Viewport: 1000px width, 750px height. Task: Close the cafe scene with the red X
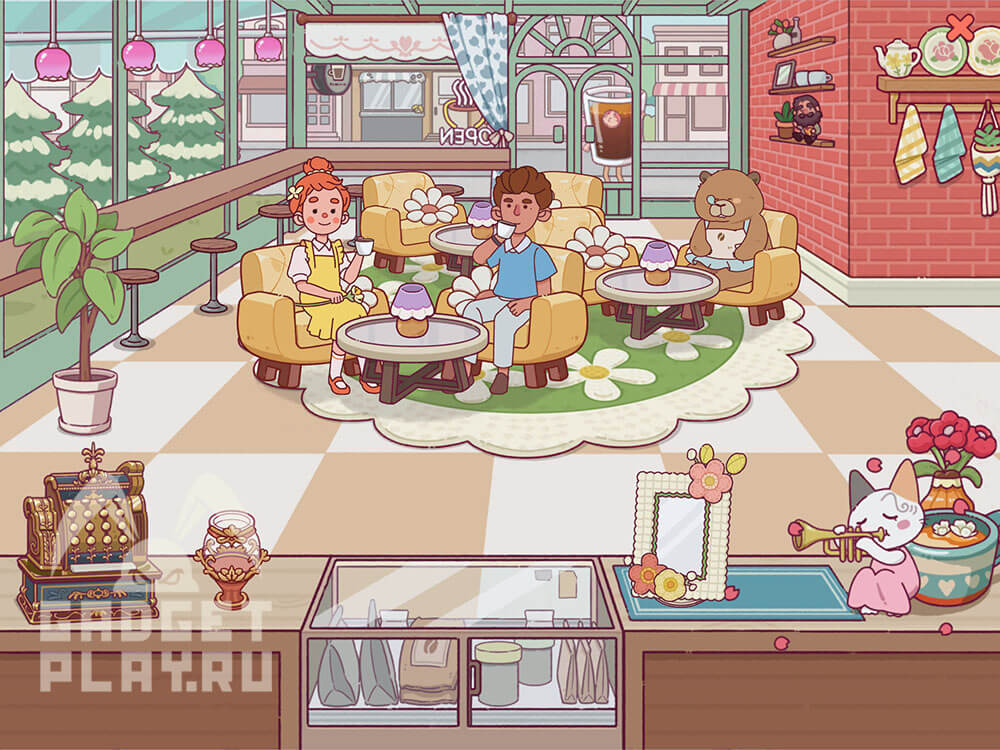pos(960,27)
